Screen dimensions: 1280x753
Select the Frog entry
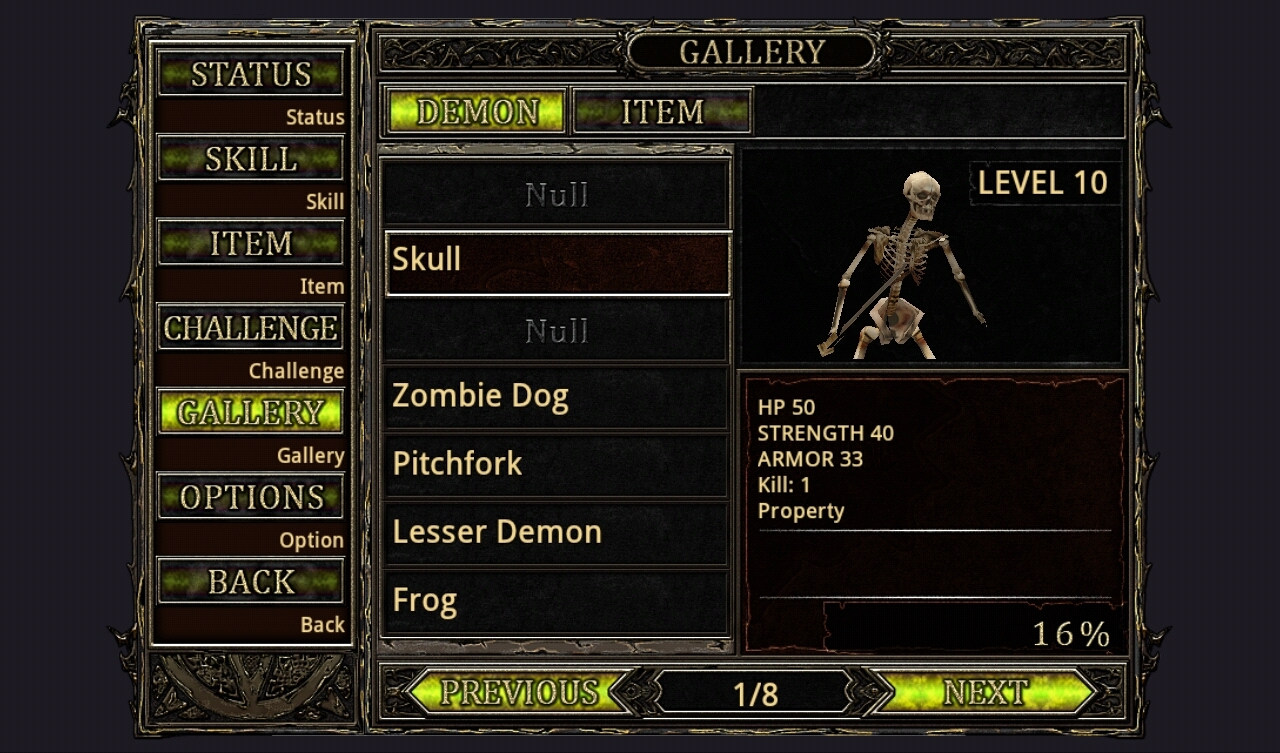click(x=557, y=601)
